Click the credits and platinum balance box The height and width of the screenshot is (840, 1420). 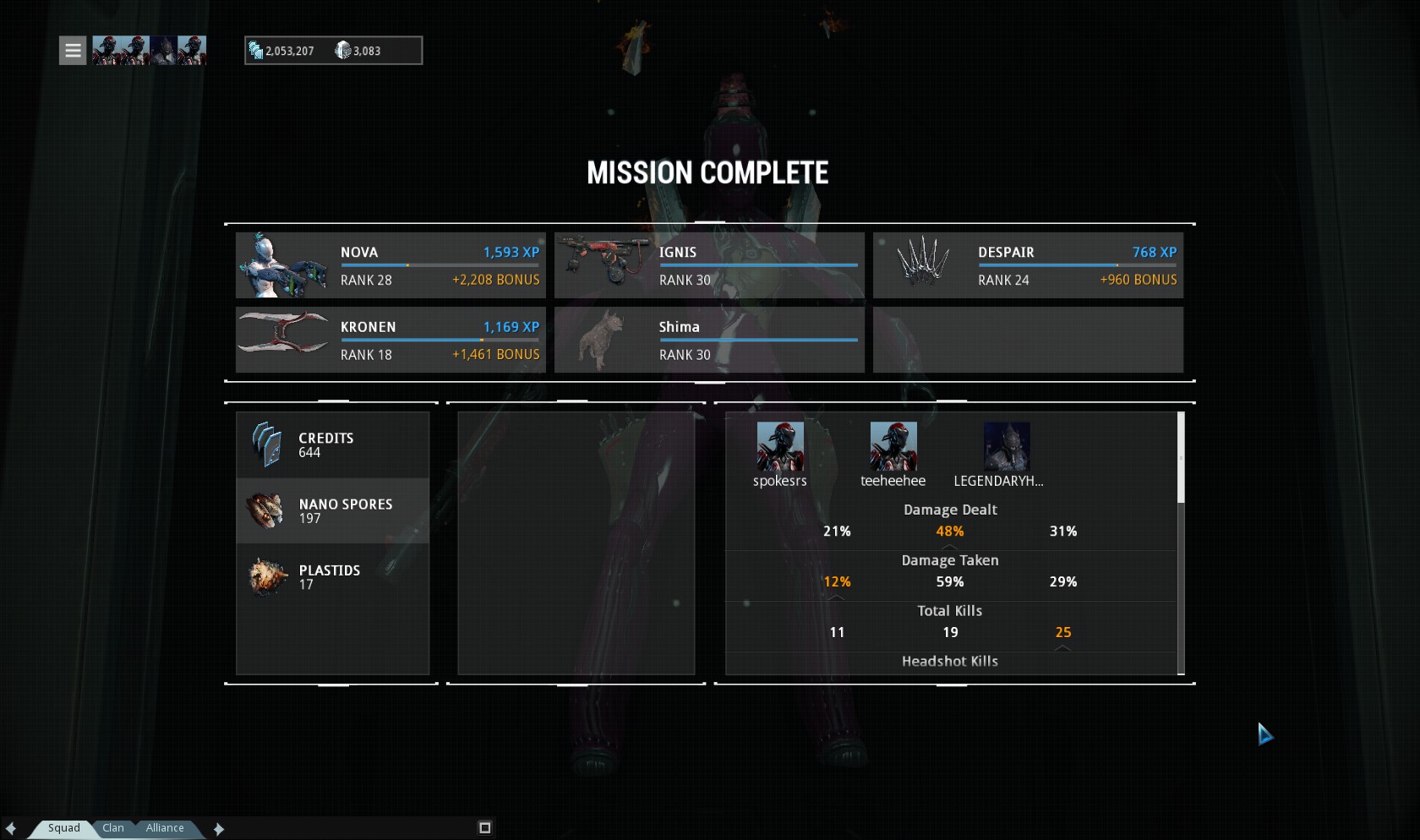click(x=333, y=51)
